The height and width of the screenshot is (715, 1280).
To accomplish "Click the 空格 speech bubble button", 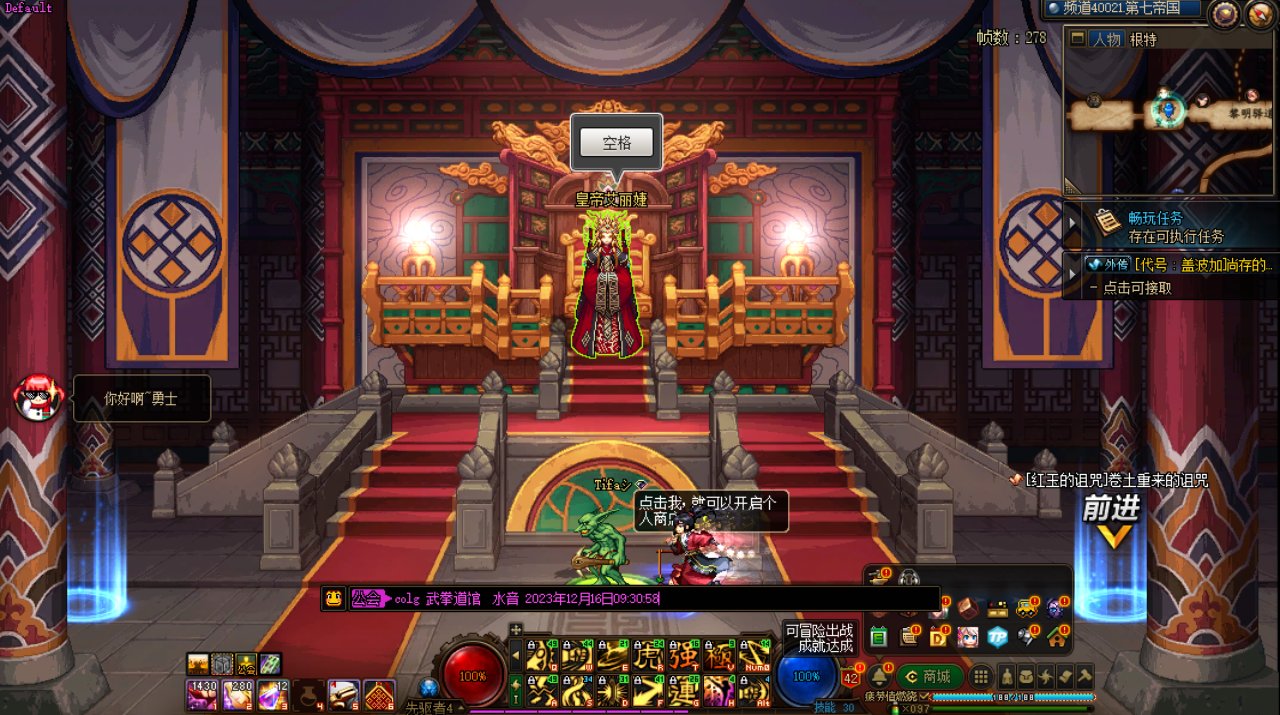I will pyautogui.click(x=617, y=143).
